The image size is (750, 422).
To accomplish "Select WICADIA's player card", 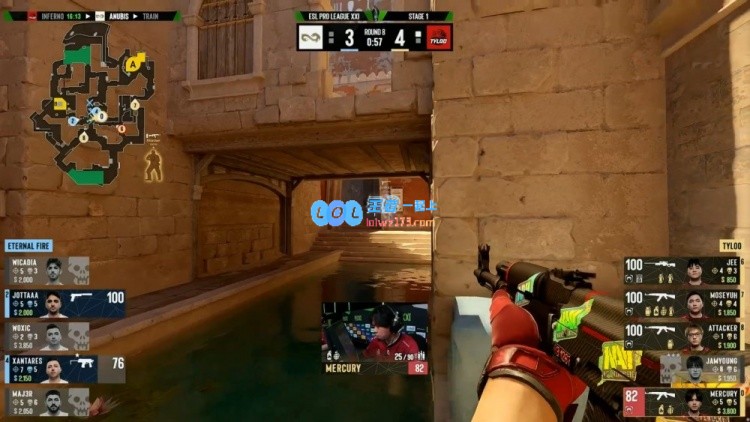I will coord(50,271).
